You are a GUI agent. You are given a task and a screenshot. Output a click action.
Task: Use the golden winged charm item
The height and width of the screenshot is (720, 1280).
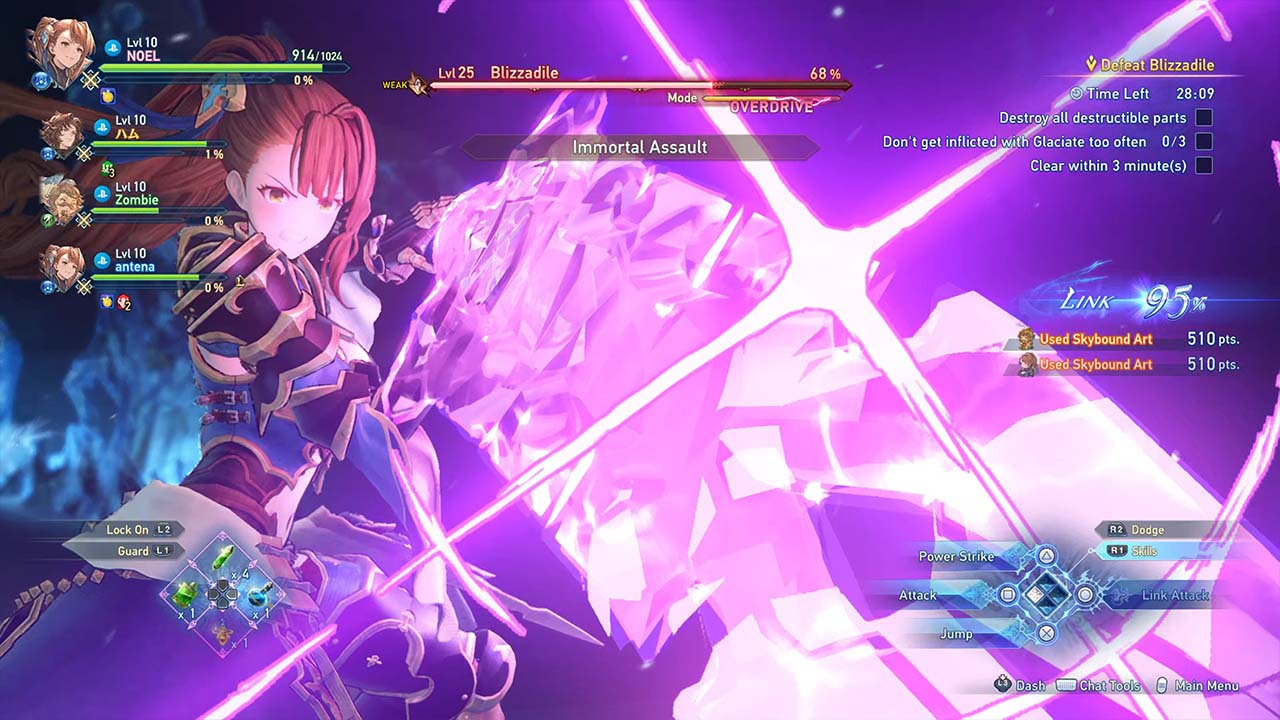(x=222, y=630)
